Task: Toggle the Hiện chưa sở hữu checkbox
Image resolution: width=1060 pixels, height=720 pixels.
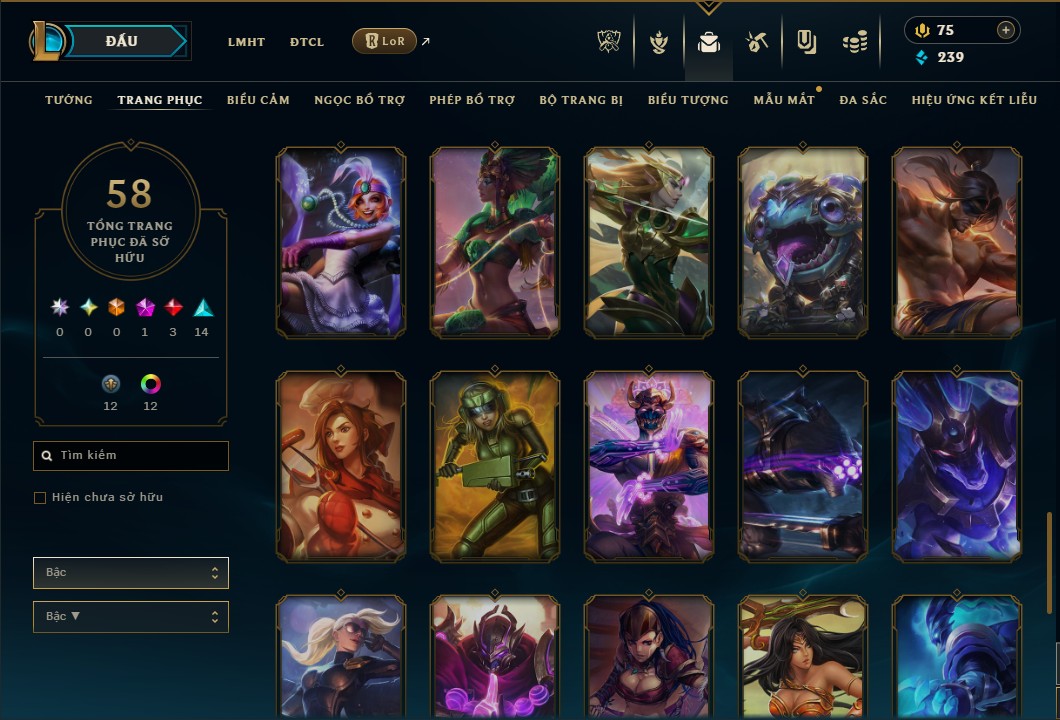Action: tap(40, 498)
